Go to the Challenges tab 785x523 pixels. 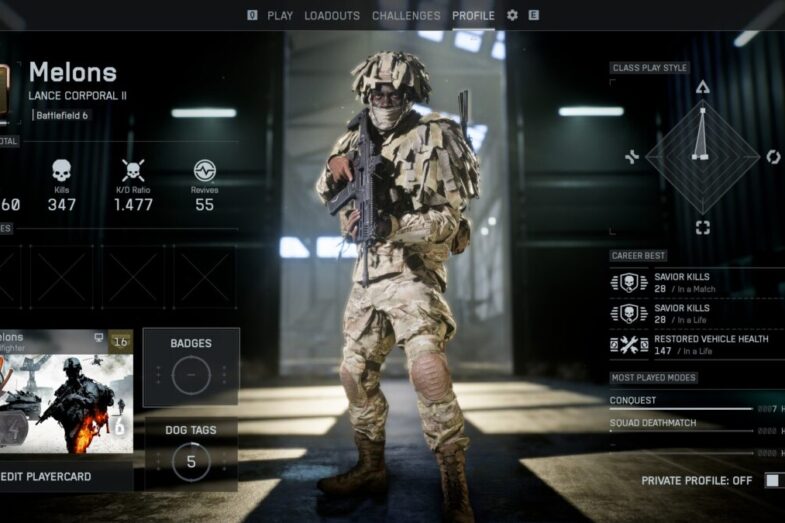(x=406, y=16)
